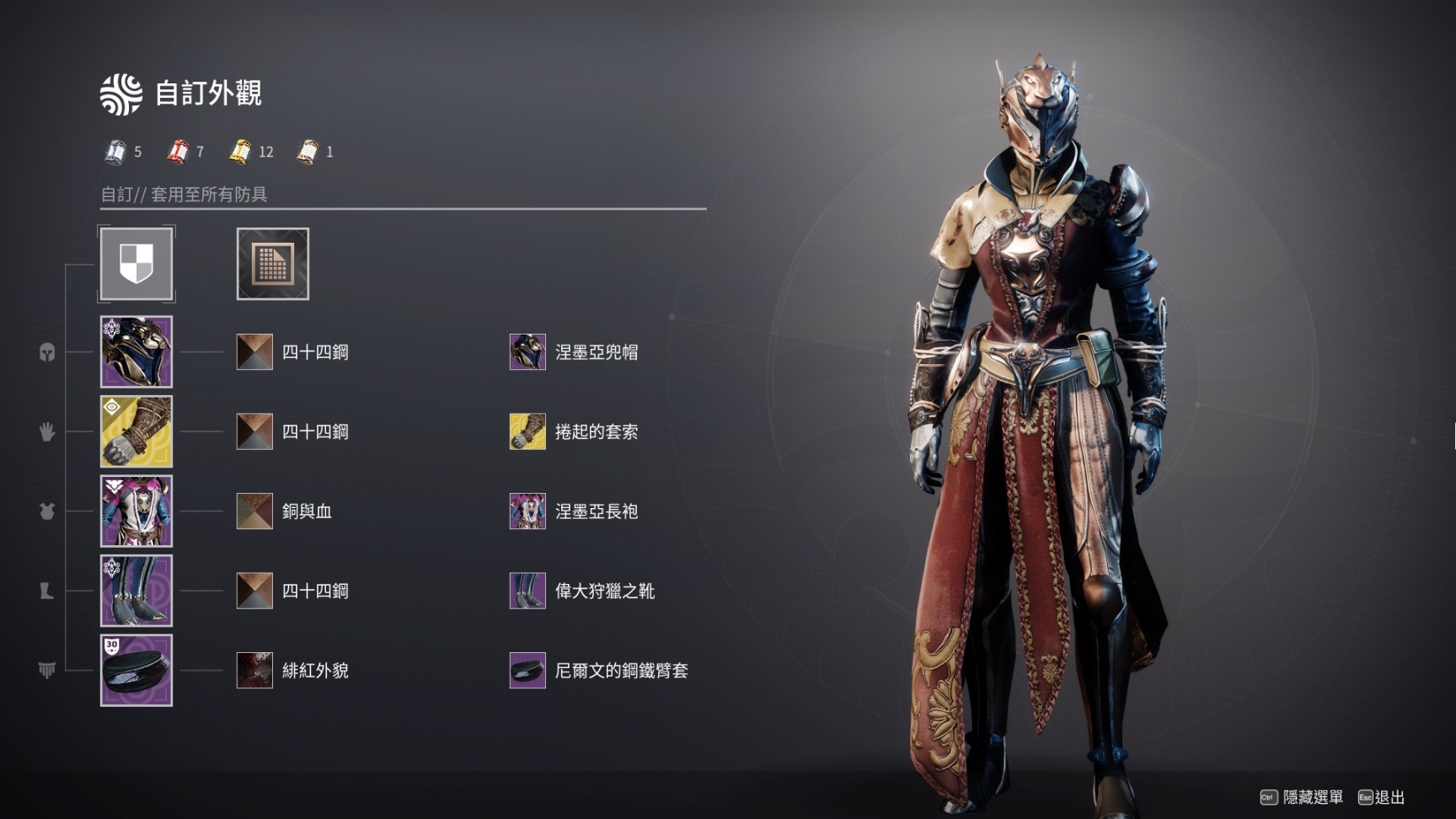Select the armor shield icon tile
This screenshot has width=1456, height=819.
click(136, 264)
